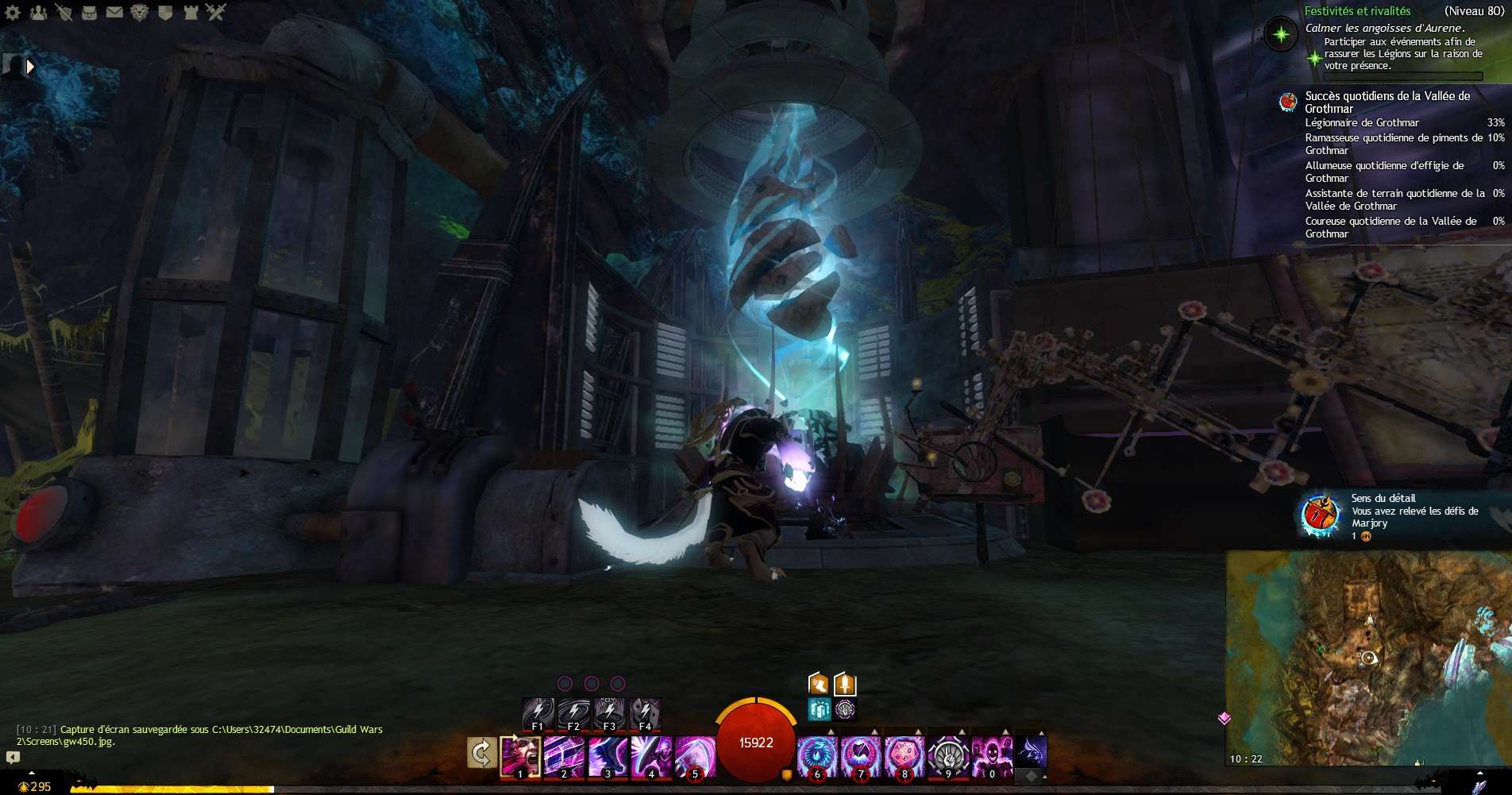Image resolution: width=1512 pixels, height=795 pixels.
Task: Open the PvP crossed swords icon
Action: pyautogui.click(x=216, y=12)
